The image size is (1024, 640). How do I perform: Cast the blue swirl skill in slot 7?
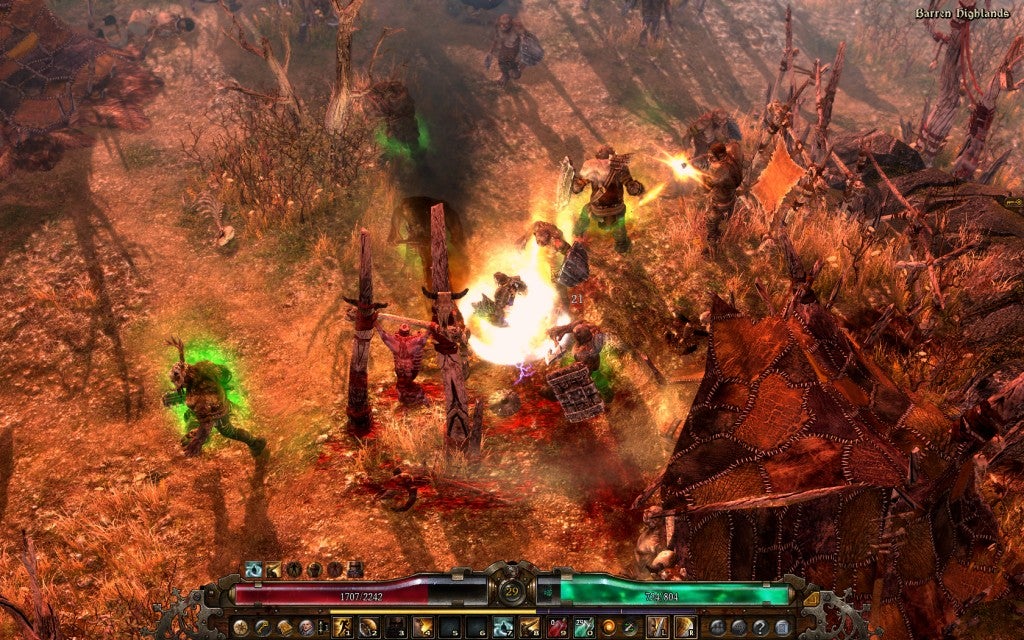503,627
